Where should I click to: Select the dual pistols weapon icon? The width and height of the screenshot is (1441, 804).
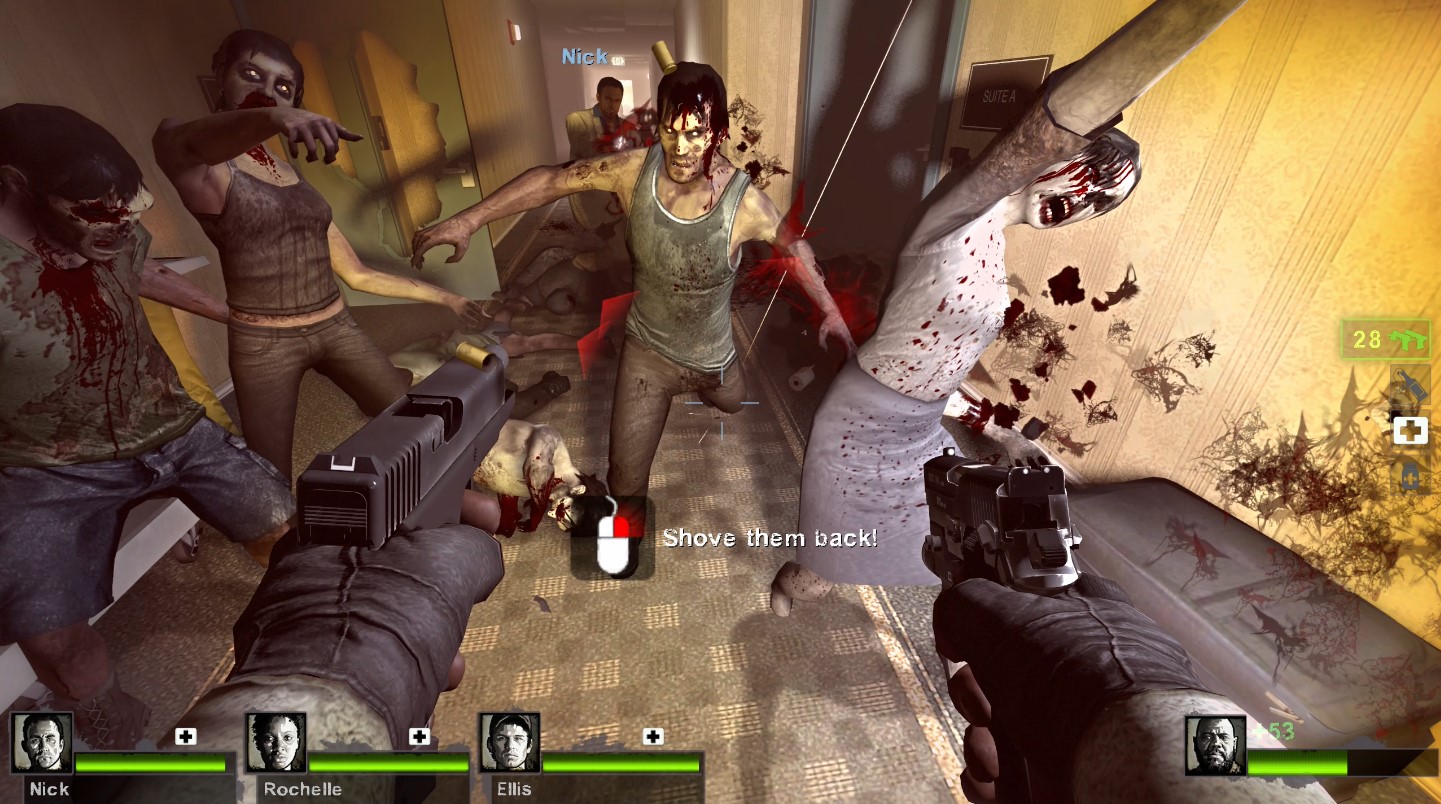pyautogui.click(x=1410, y=338)
